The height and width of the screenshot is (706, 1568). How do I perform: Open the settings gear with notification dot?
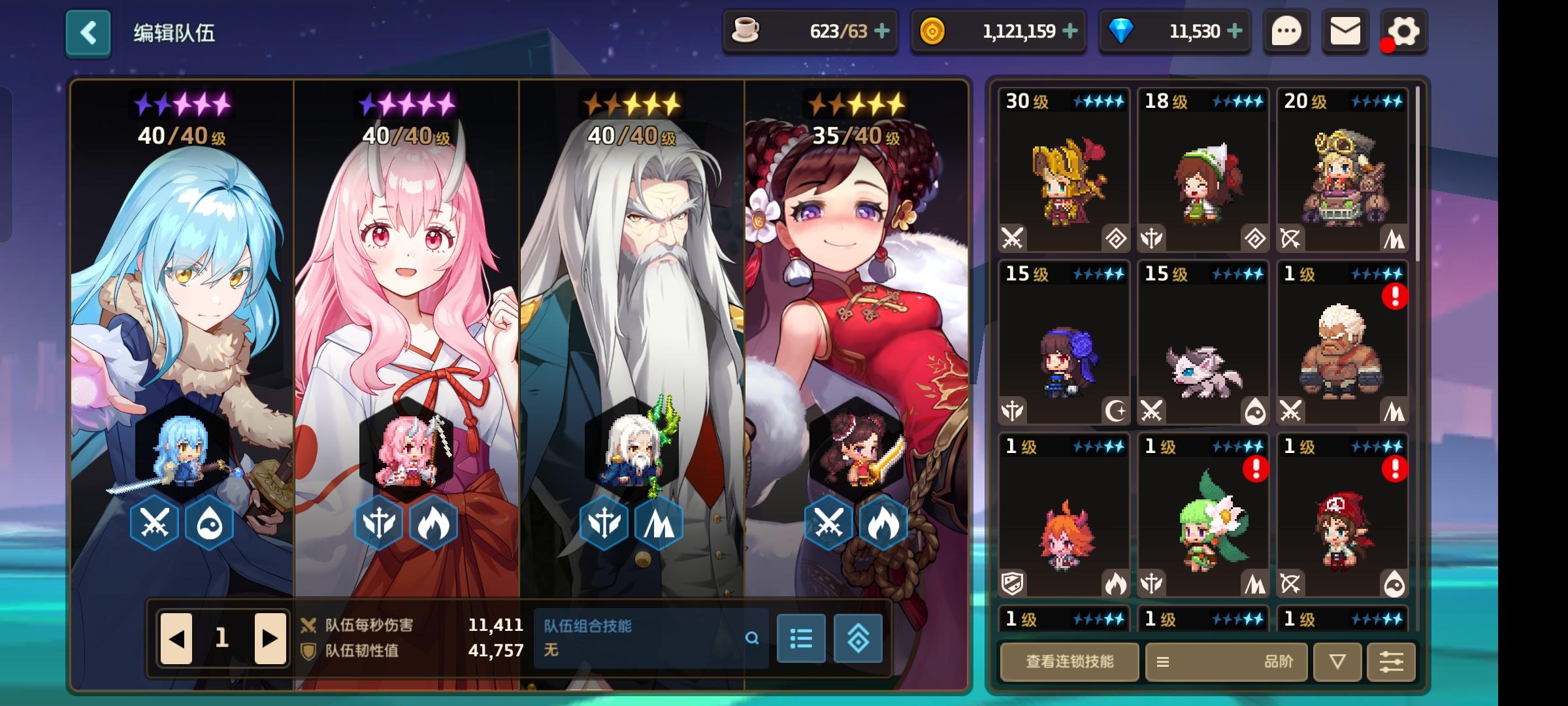coord(1402,30)
